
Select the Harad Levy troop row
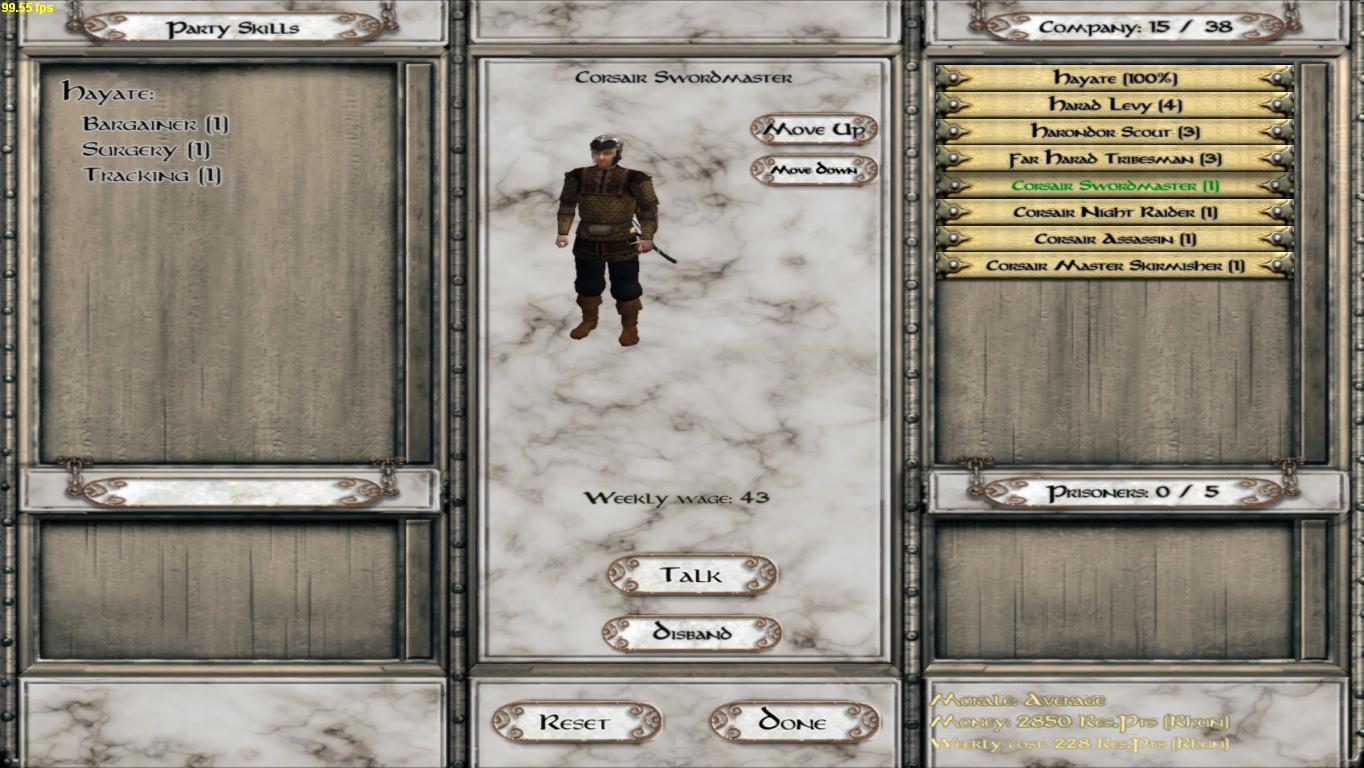tap(1114, 105)
